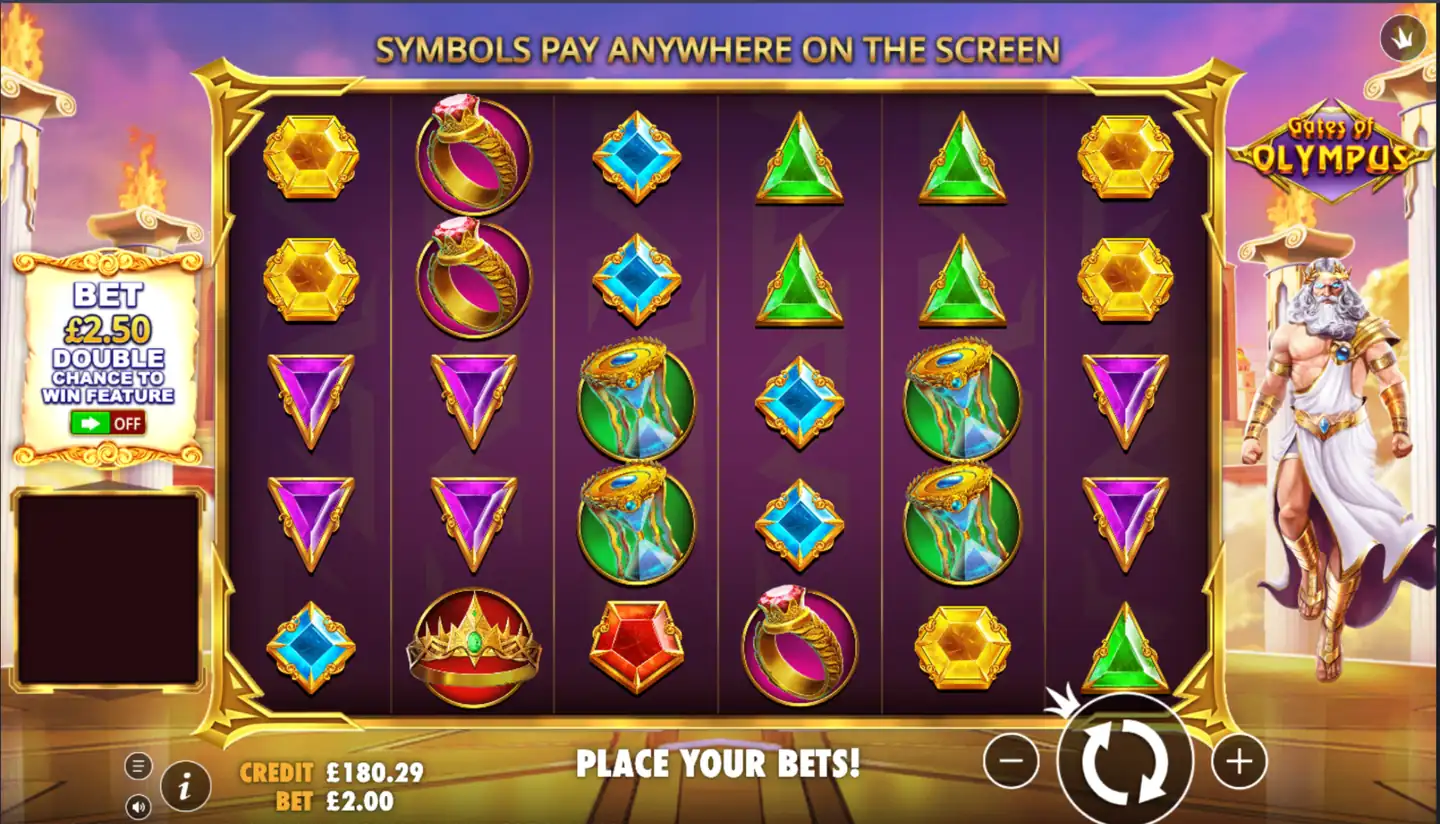Click the PLACE YOUR BETS! banner
This screenshot has height=824, width=1440.
coord(718,766)
